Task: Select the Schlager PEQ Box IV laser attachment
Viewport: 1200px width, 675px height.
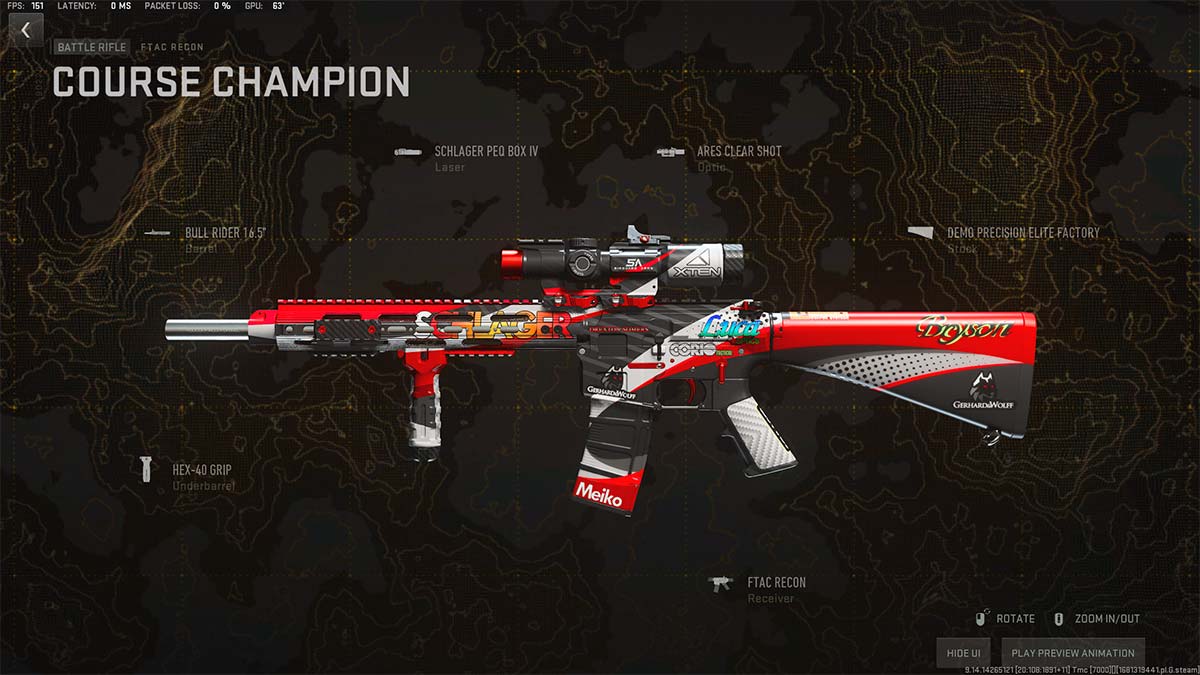Action: click(x=486, y=152)
